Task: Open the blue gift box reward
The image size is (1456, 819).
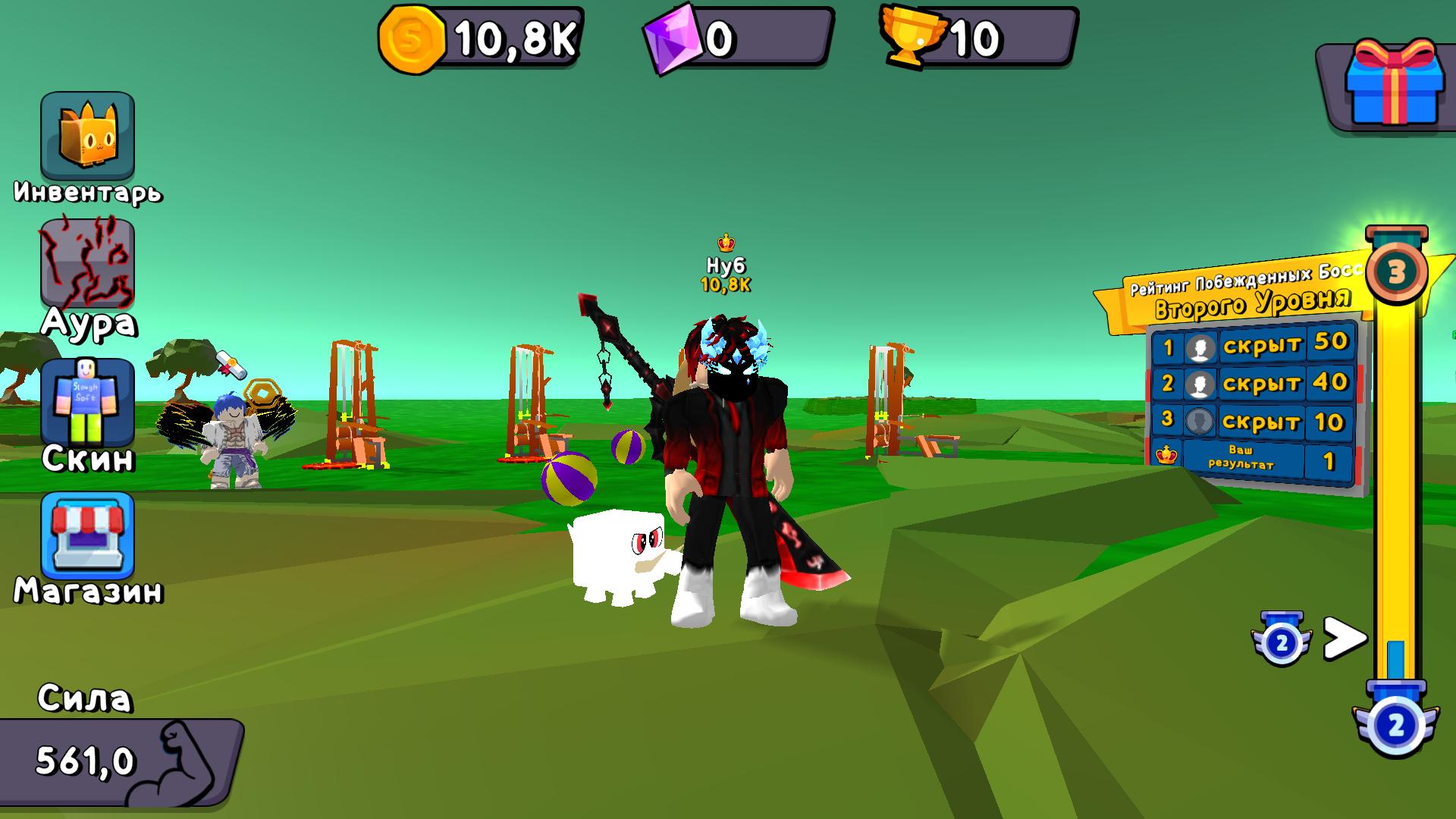Action: (1394, 80)
